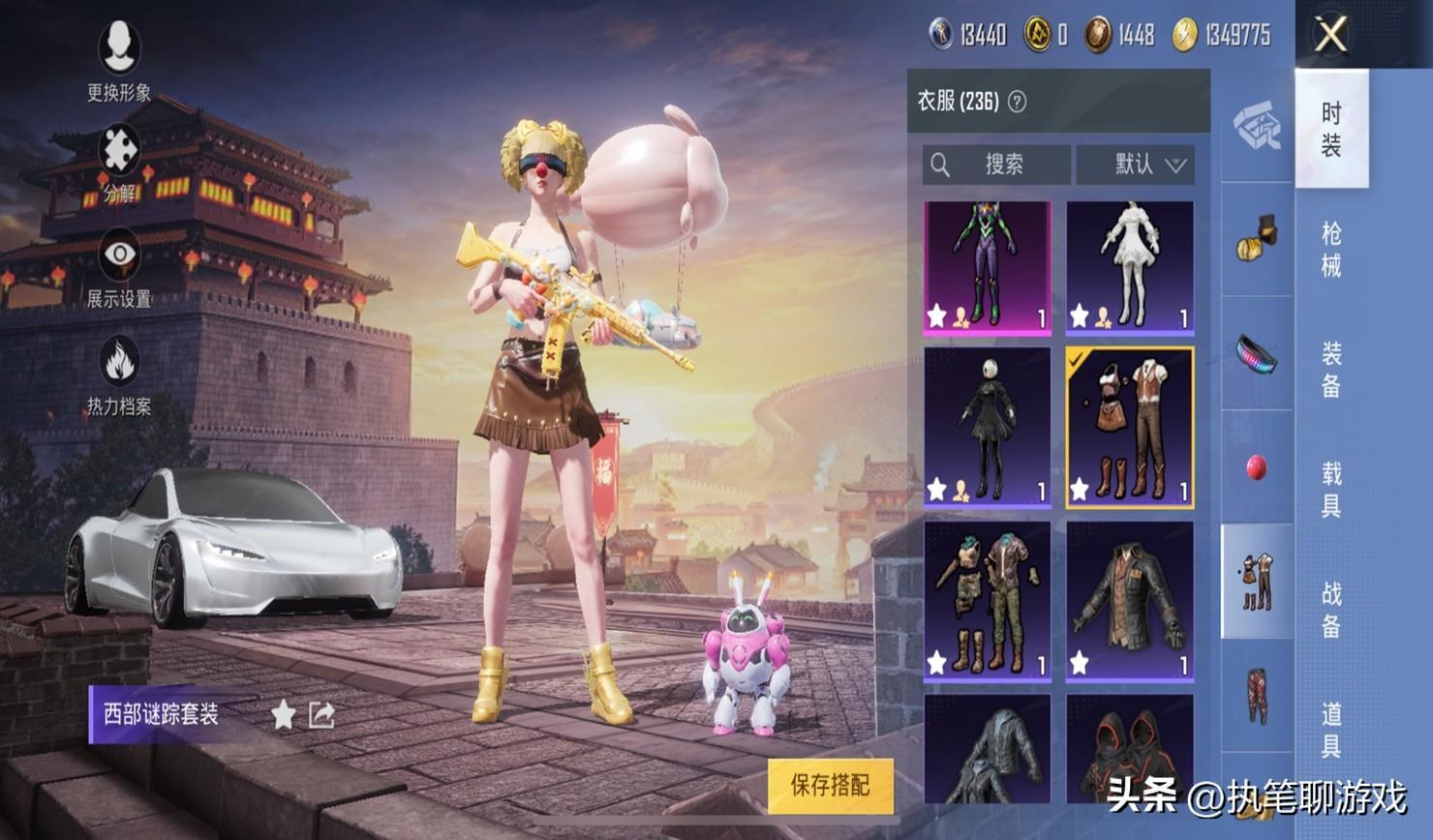Viewport: 1433px width, 840px height.
Task: Select the white dress outfit
Action: (1130, 266)
